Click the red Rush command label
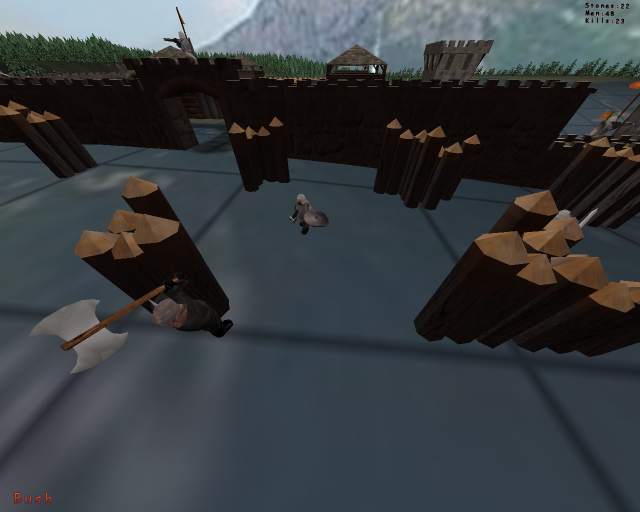 pyautogui.click(x=33, y=497)
